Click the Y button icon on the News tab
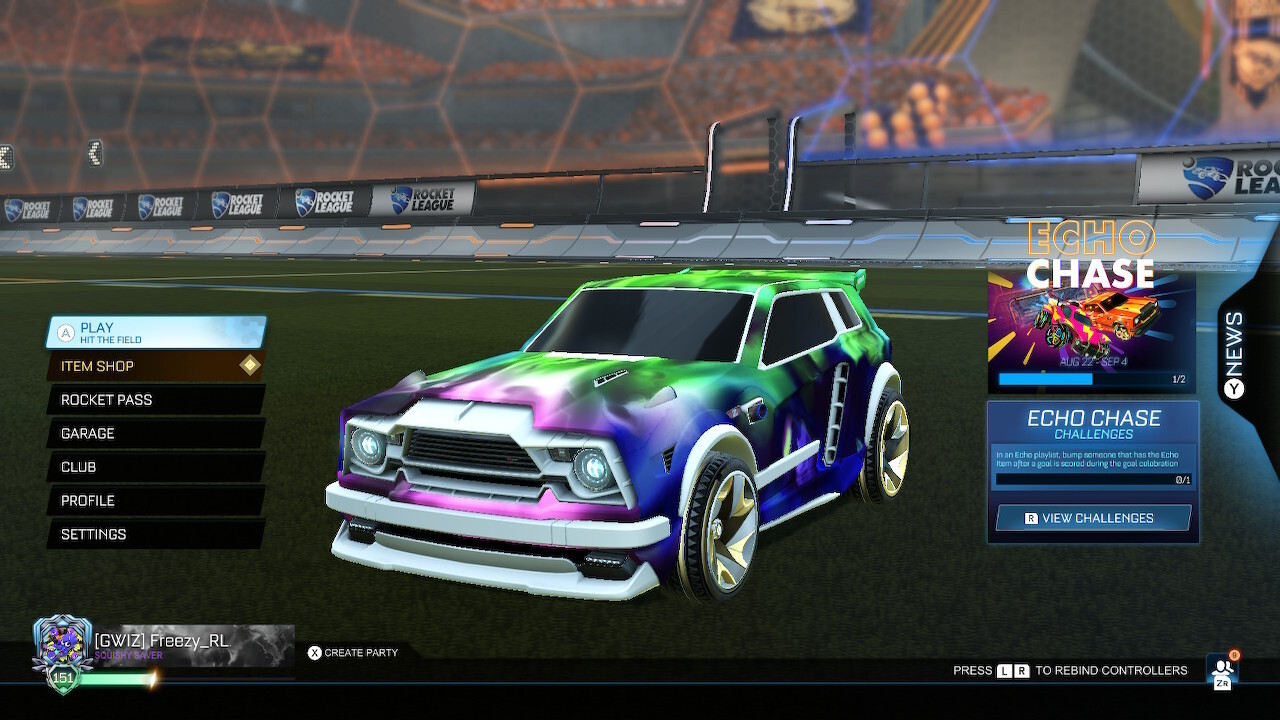Viewport: 1280px width, 720px height. (1232, 387)
